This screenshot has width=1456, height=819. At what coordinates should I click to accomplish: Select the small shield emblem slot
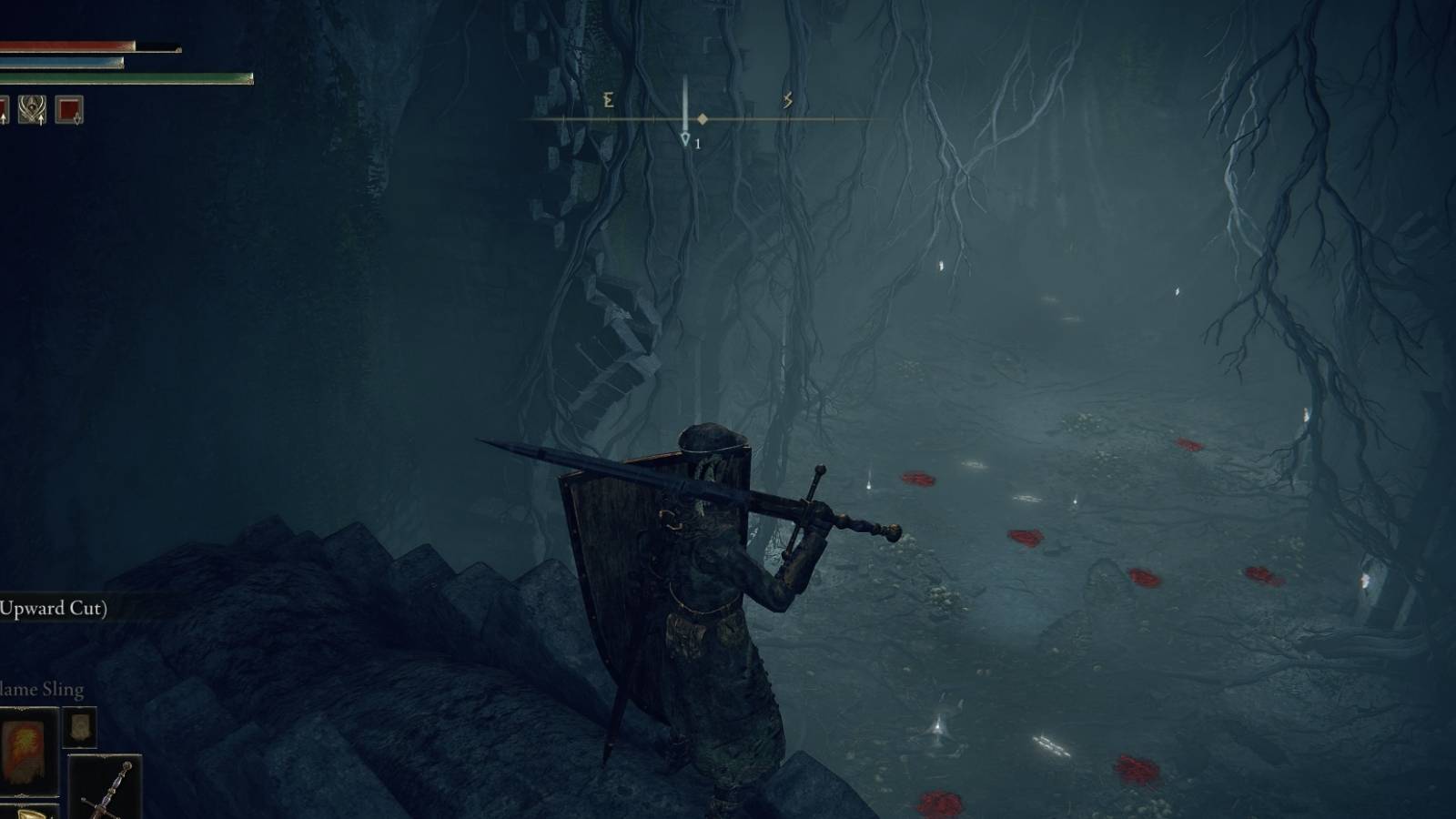(79, 728)
